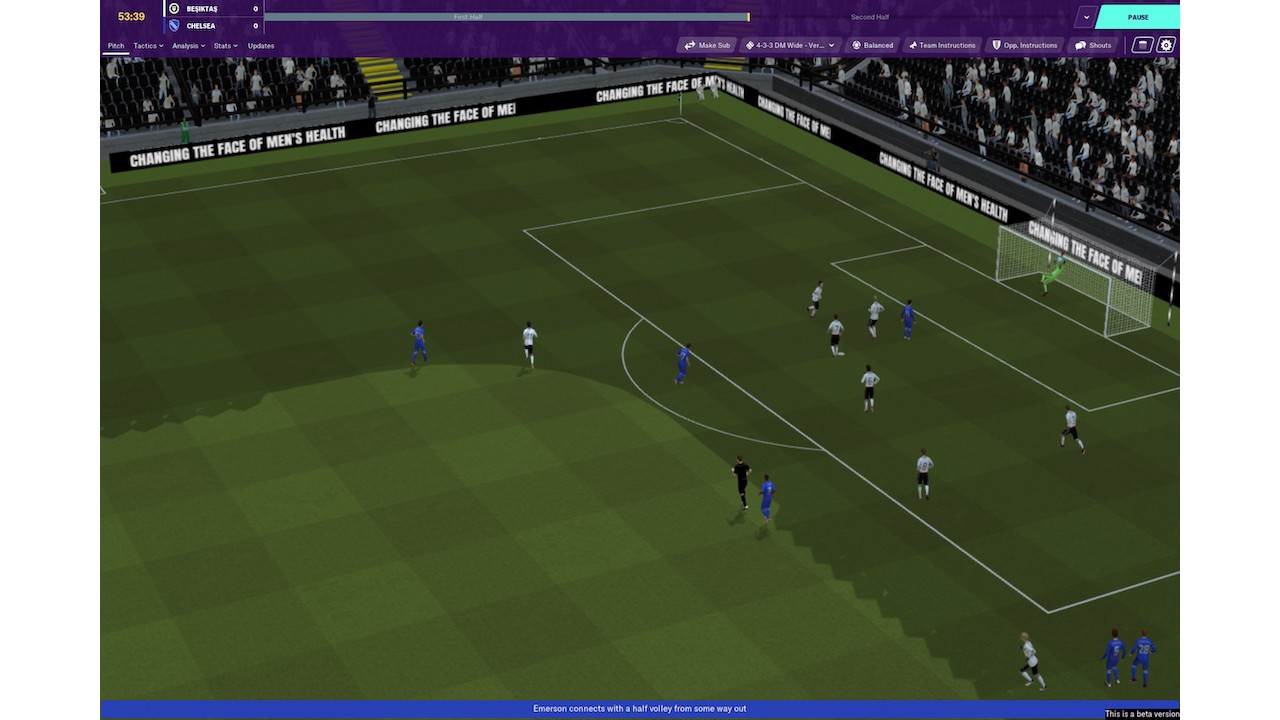Choose a touchline Shout
This screenshot has height=720, width=1280.
[1093, 45]
